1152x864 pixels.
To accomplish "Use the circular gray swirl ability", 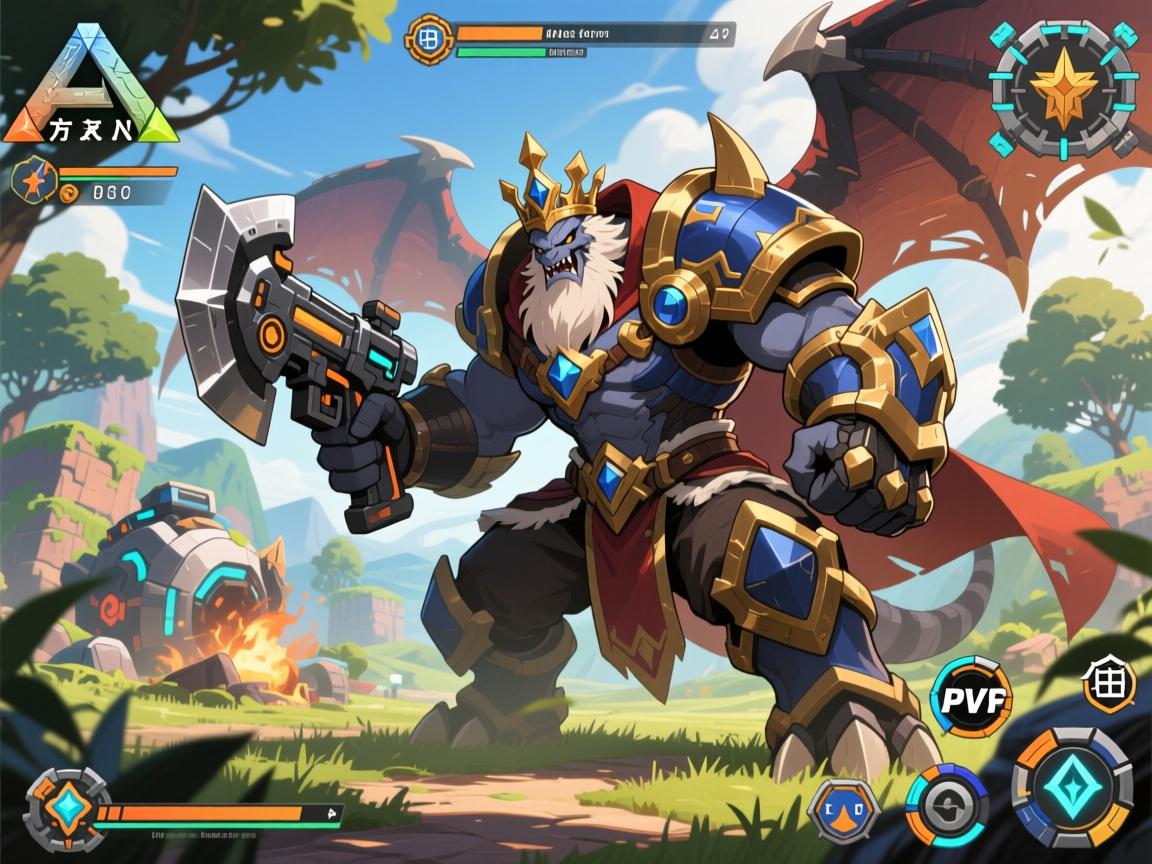I will [x=946, y=805].
